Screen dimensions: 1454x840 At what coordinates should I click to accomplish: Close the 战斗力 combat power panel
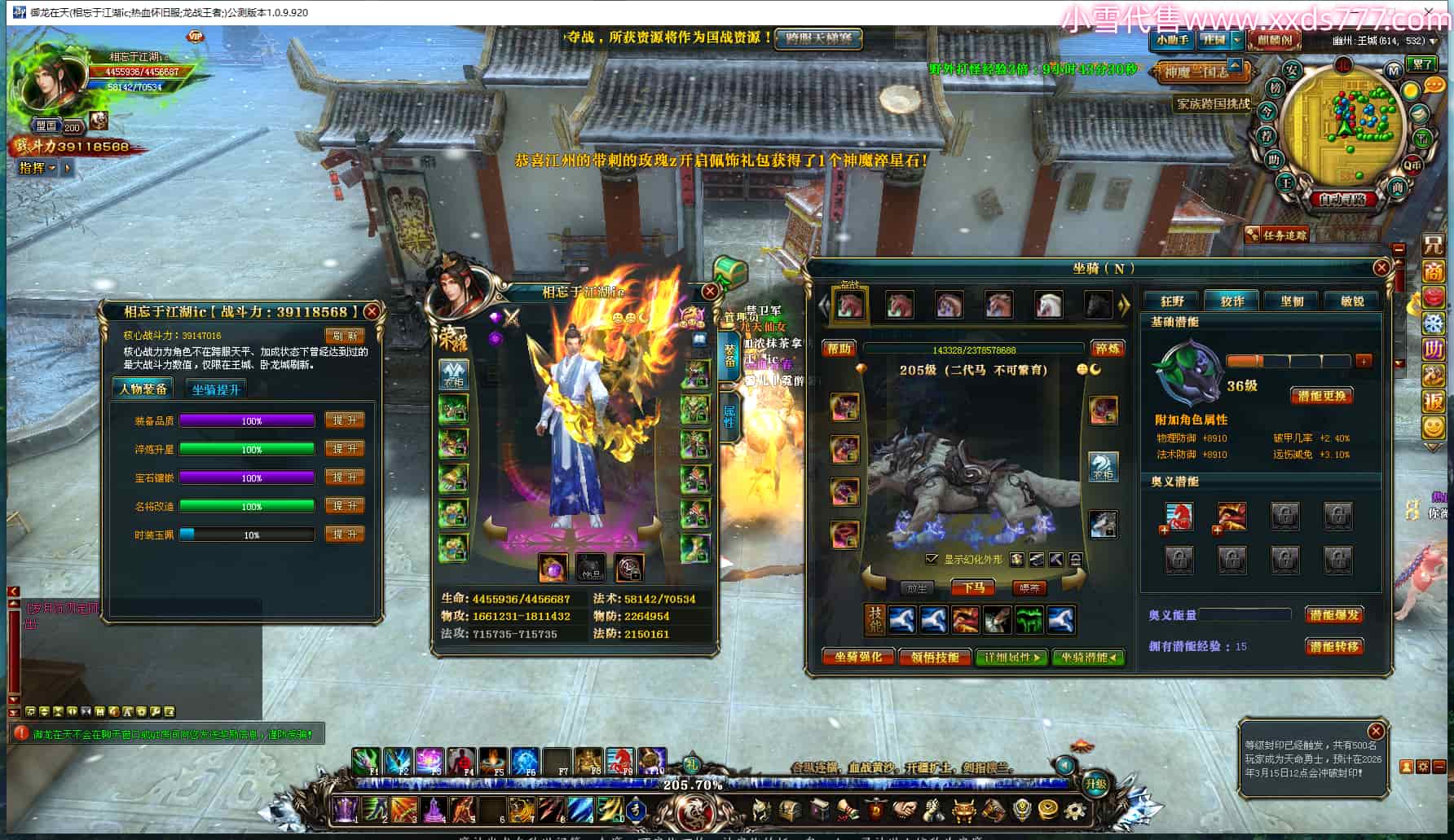(372, 311)
